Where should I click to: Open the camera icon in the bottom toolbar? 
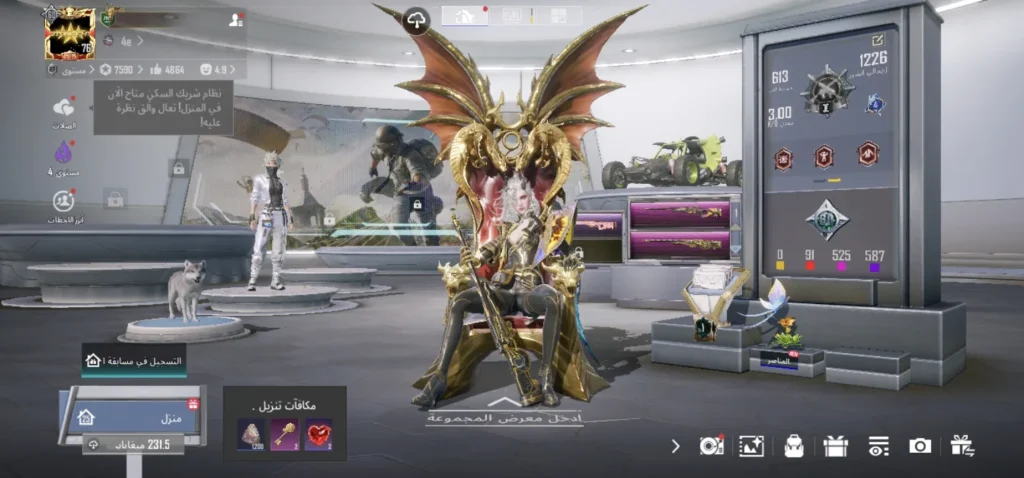click(x=920, y=446)
